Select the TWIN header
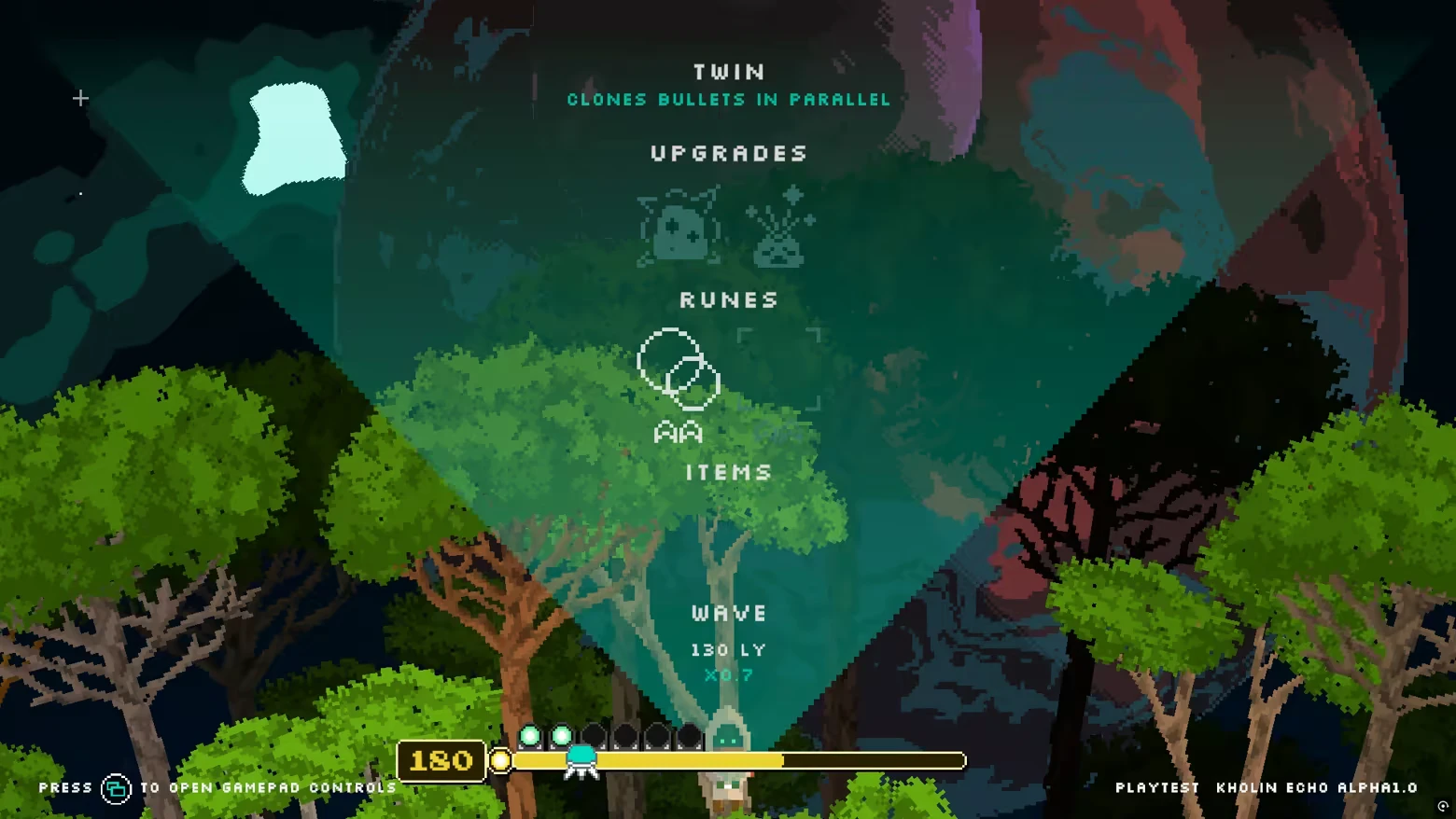The width and height of the screenshot is (1456, 819). [x=728, y=71]
